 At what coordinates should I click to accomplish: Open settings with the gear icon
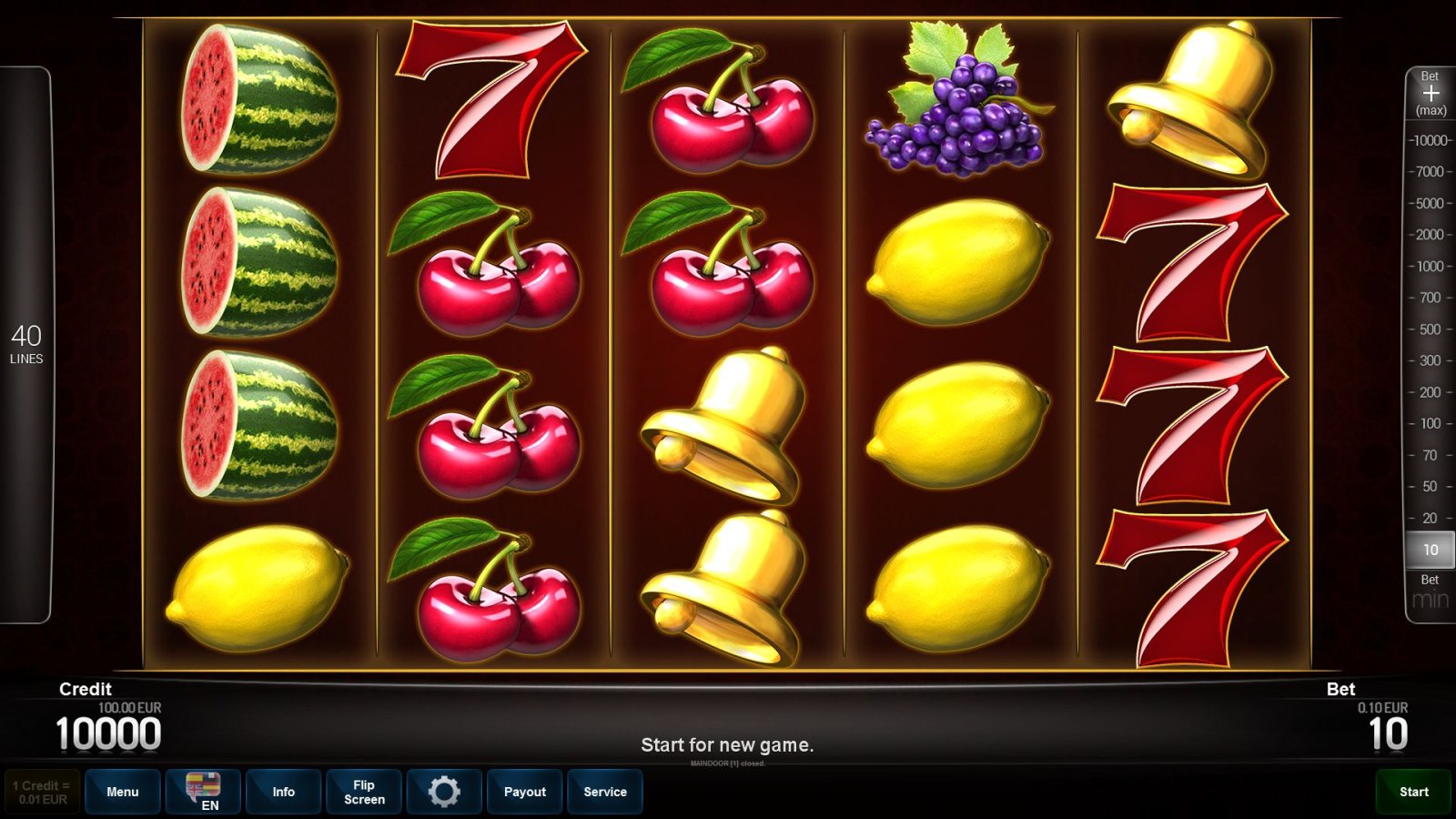pyautogui.click(x=444, y=792)
